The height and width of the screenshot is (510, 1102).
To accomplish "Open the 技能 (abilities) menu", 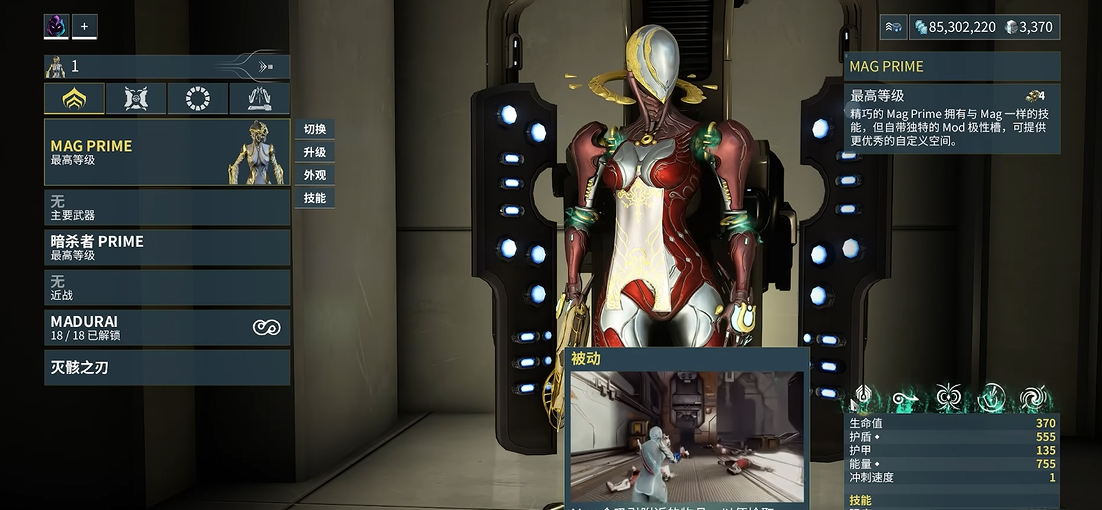I will (x=314, y=198).
